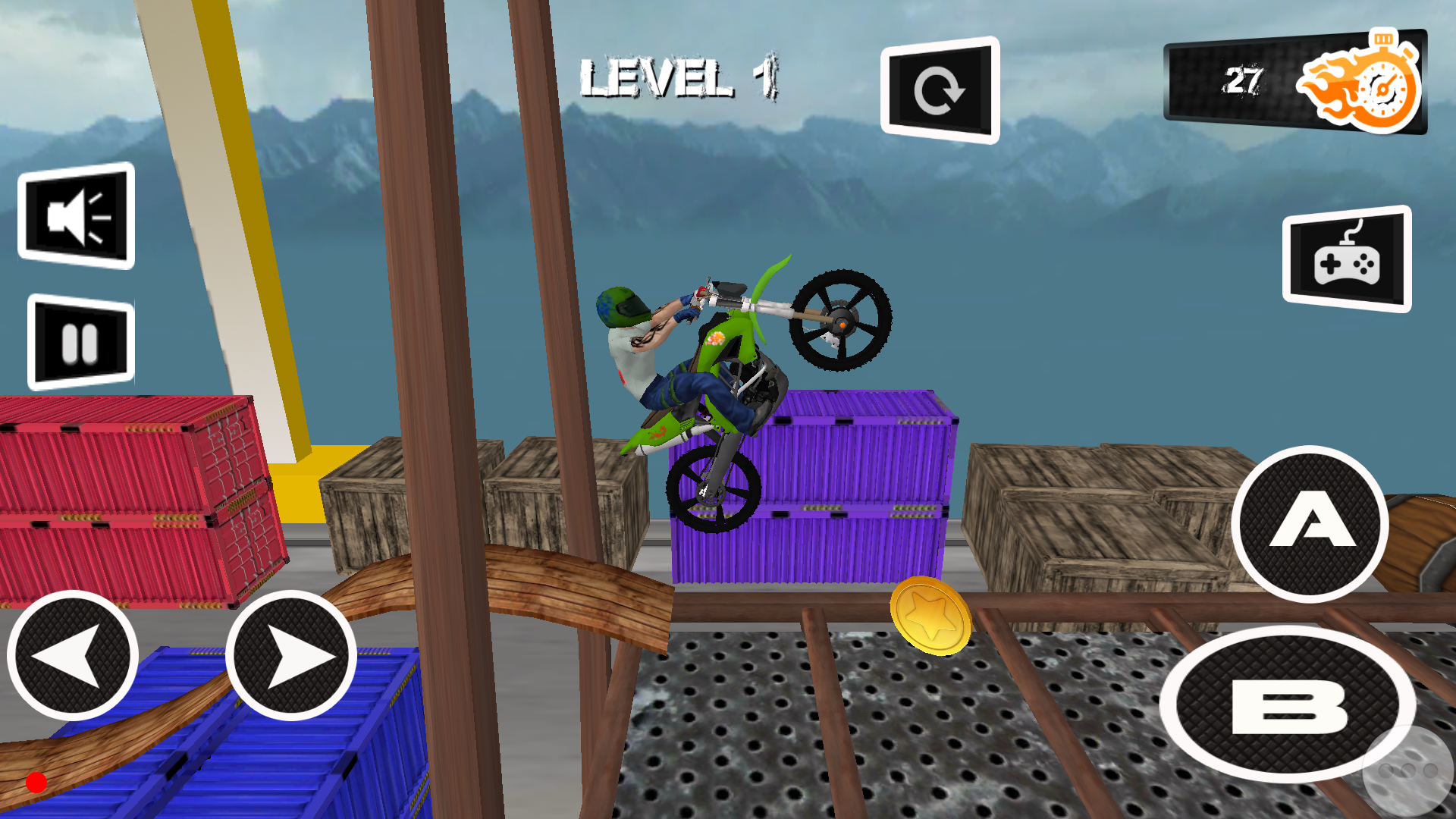Hit the B action button
The image size is (1456, 819).
1288,704
